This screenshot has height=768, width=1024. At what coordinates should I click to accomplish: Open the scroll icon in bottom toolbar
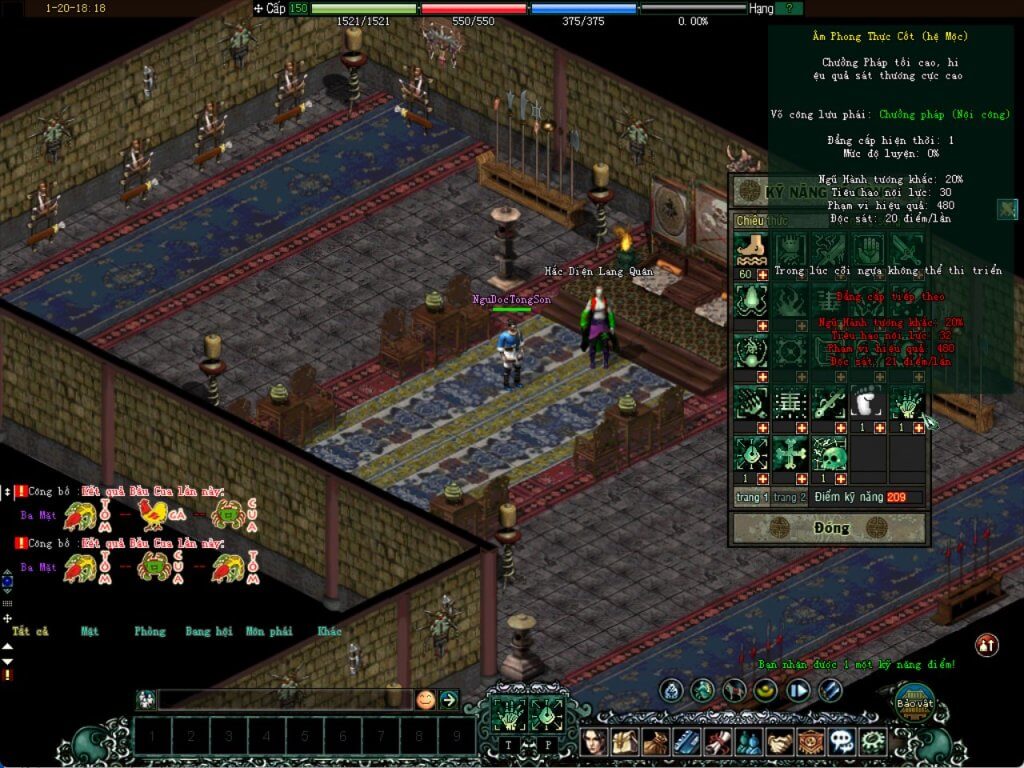(717, 741)
